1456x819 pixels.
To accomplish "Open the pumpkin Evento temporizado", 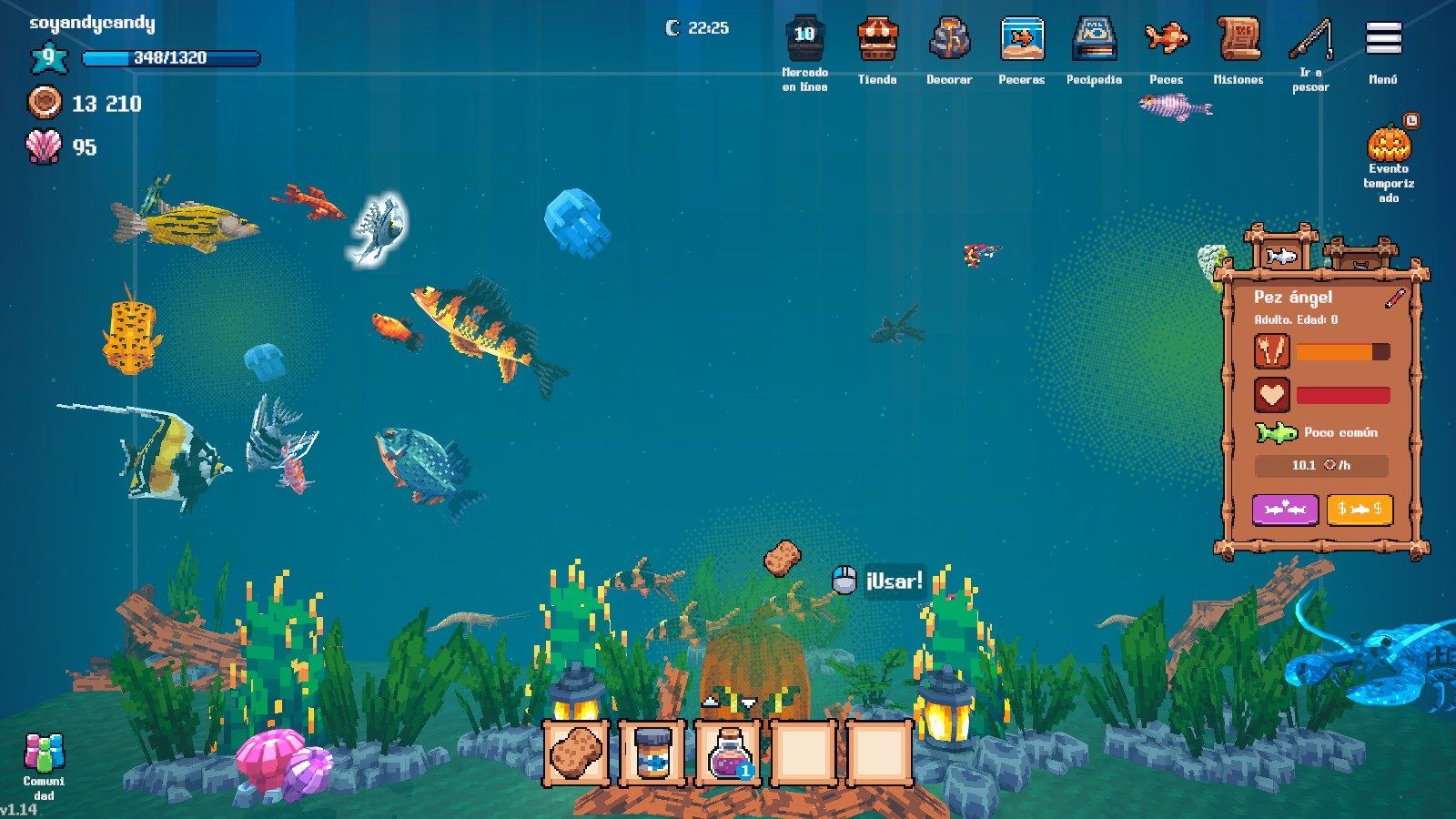I will tap(1389, 144).
